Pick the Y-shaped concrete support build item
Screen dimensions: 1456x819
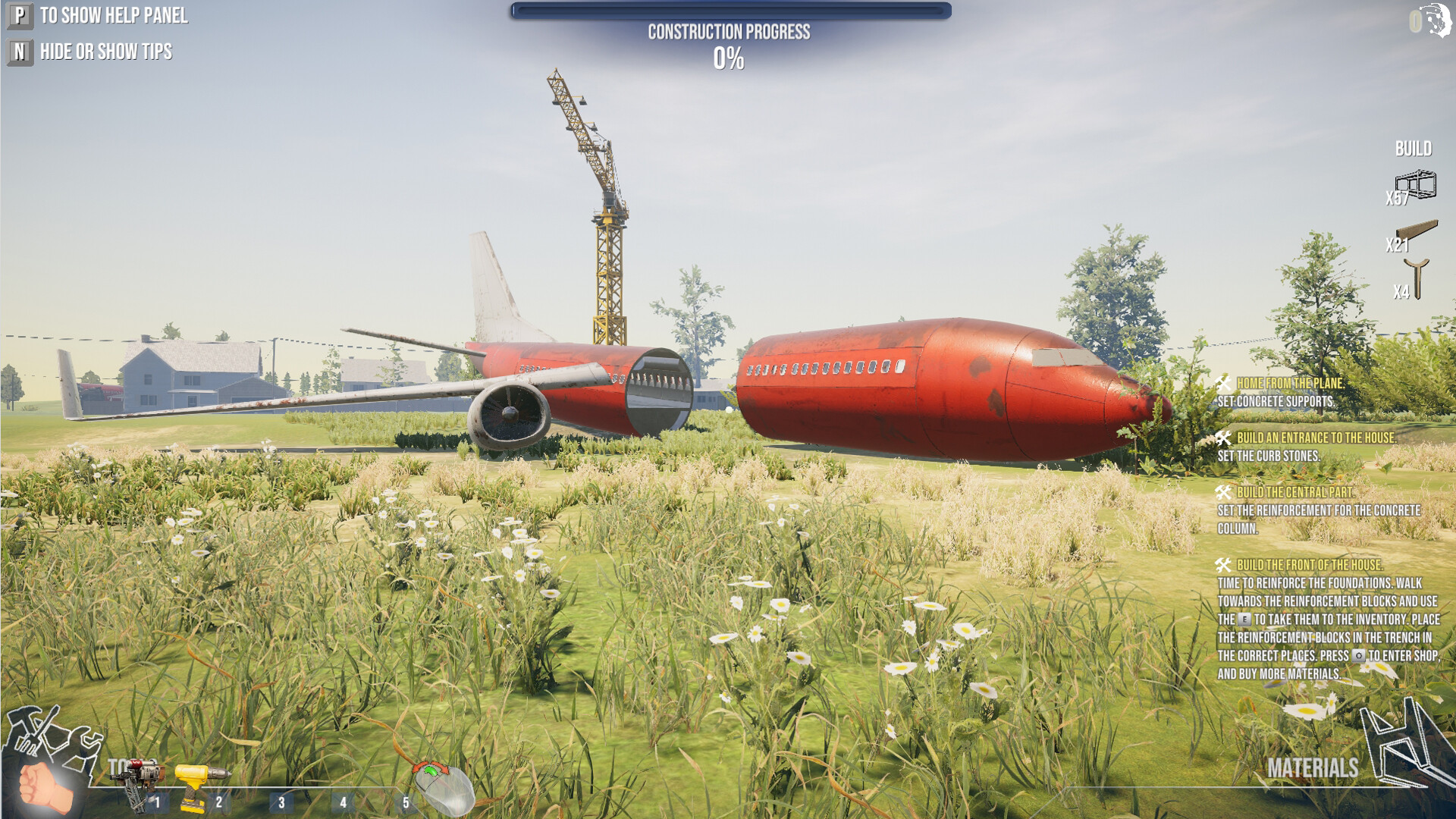[1417, 278]
